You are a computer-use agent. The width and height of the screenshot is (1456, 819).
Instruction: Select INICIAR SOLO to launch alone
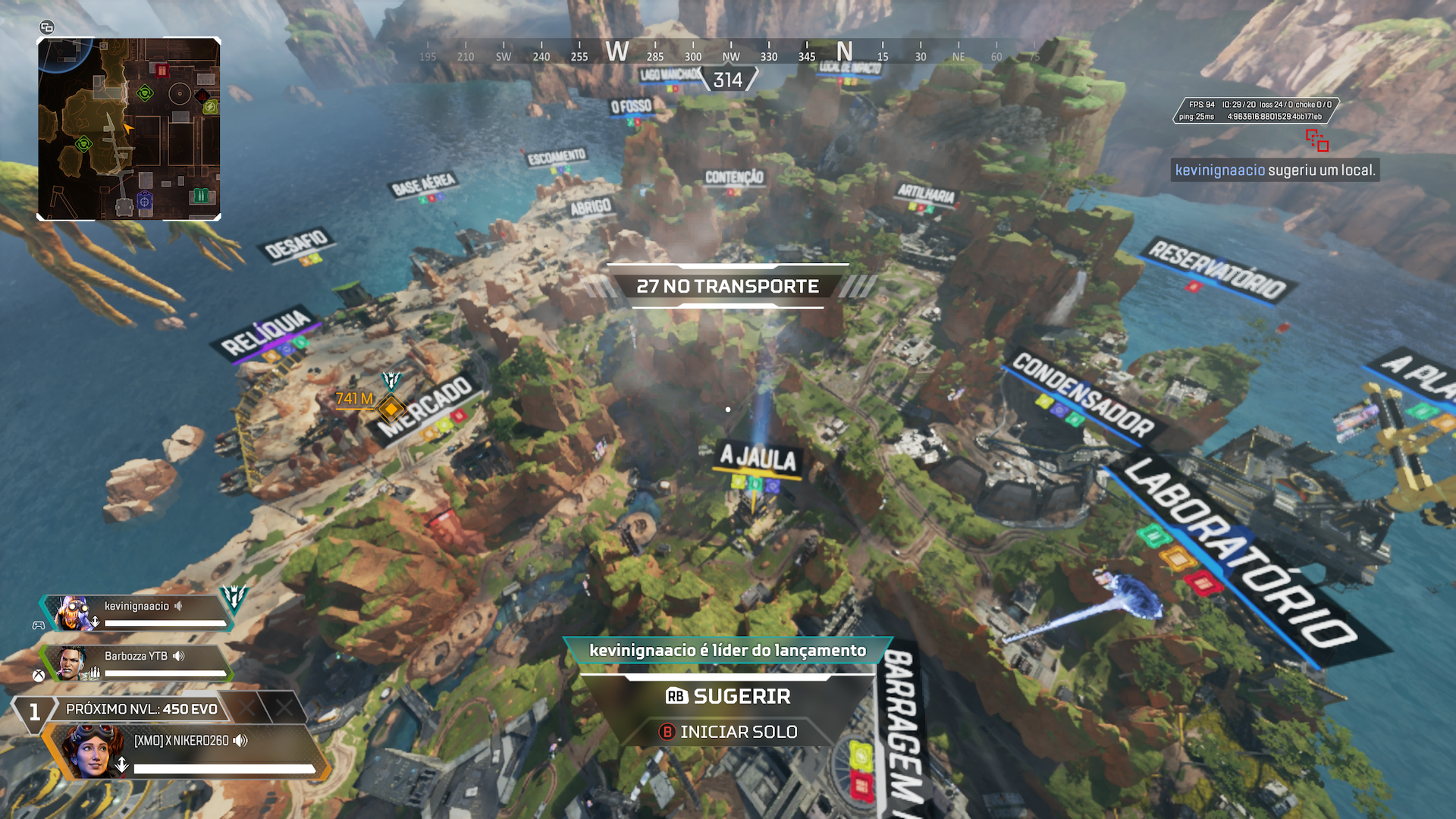tap(728, 732)
